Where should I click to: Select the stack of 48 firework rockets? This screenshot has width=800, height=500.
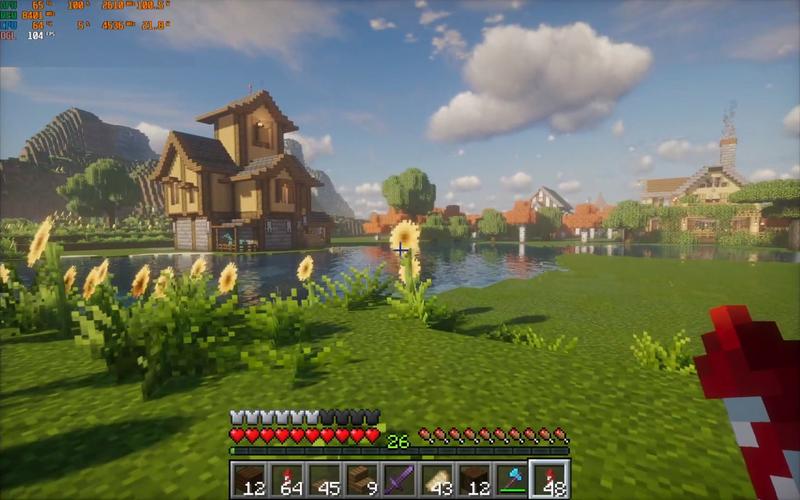pos(549,479)
